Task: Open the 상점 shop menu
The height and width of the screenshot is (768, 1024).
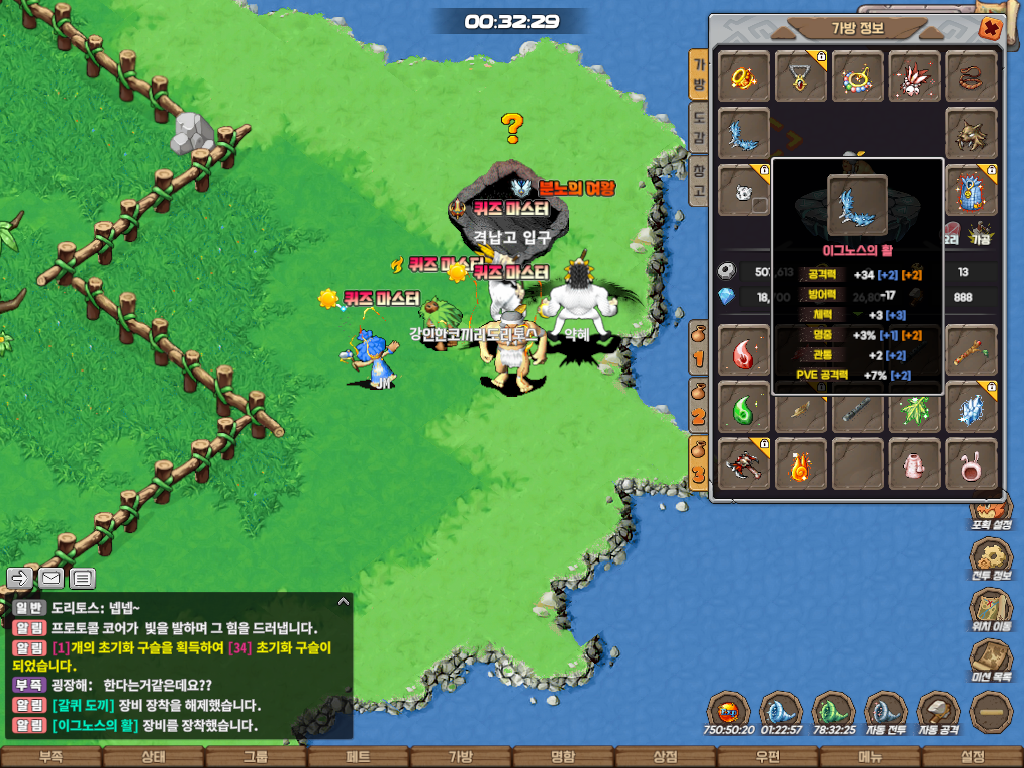Action: [x=665, y=757]
